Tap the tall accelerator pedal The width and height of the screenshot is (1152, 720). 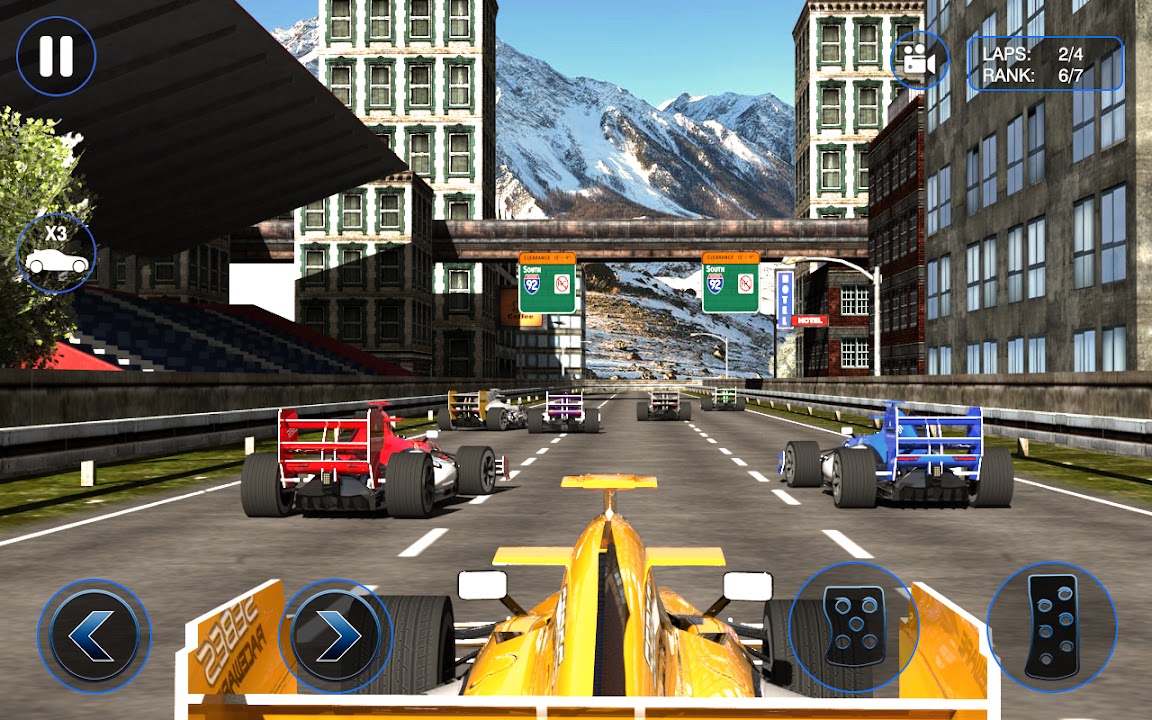[1051, 627]
